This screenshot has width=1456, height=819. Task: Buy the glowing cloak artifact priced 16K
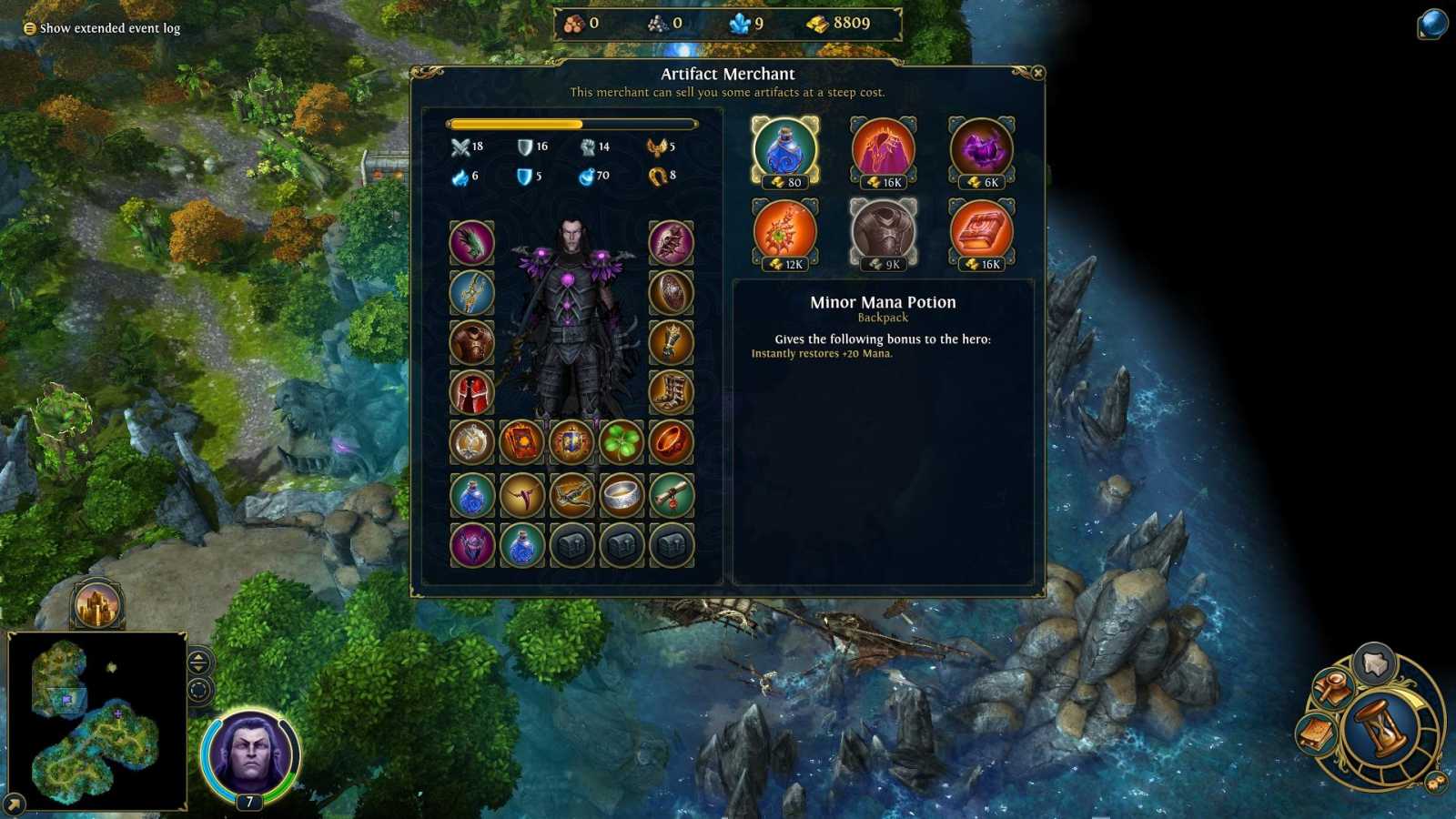point(884,150)
